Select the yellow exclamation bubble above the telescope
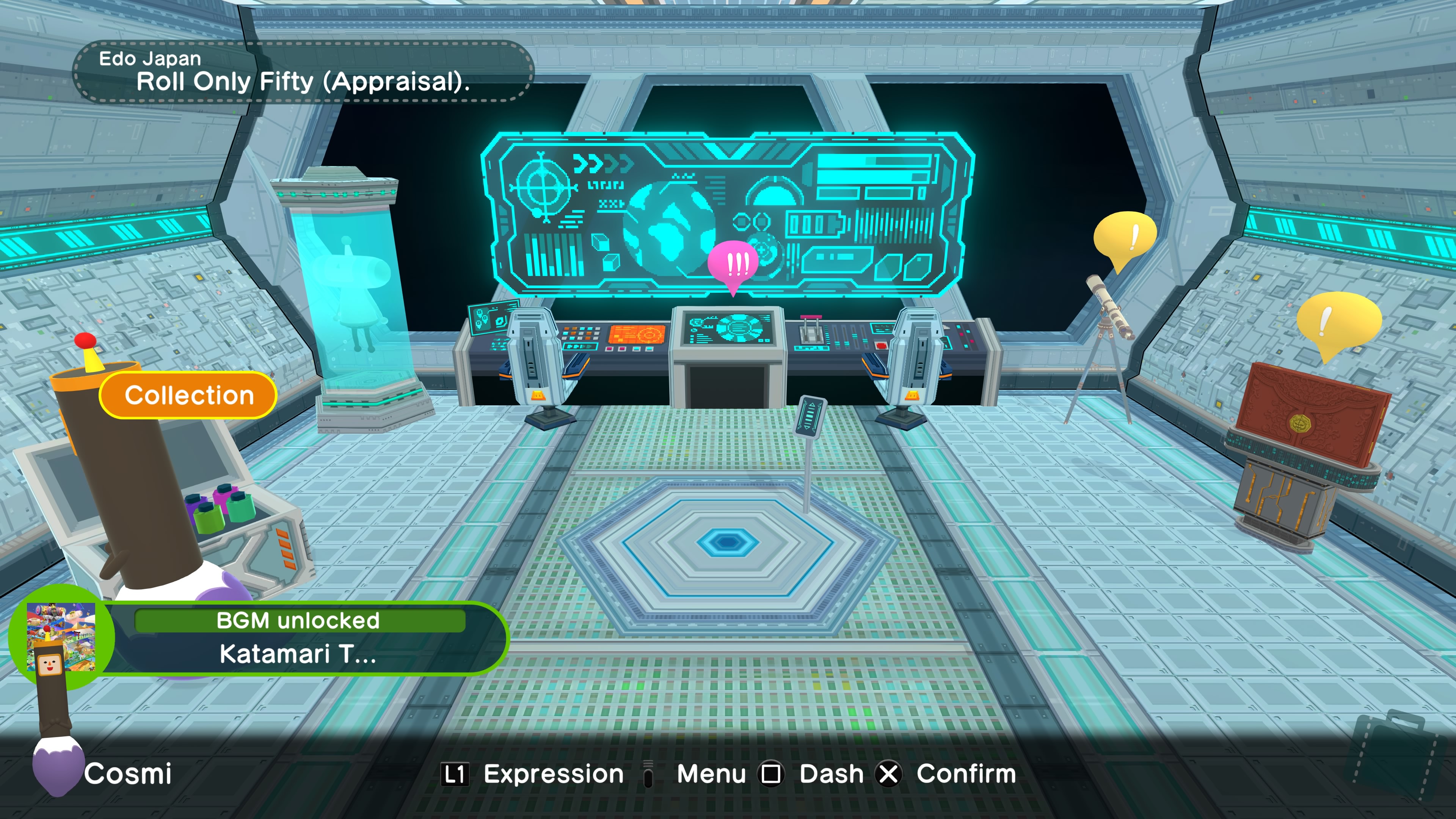1456x819 pixels. [x=1124, y=237]
